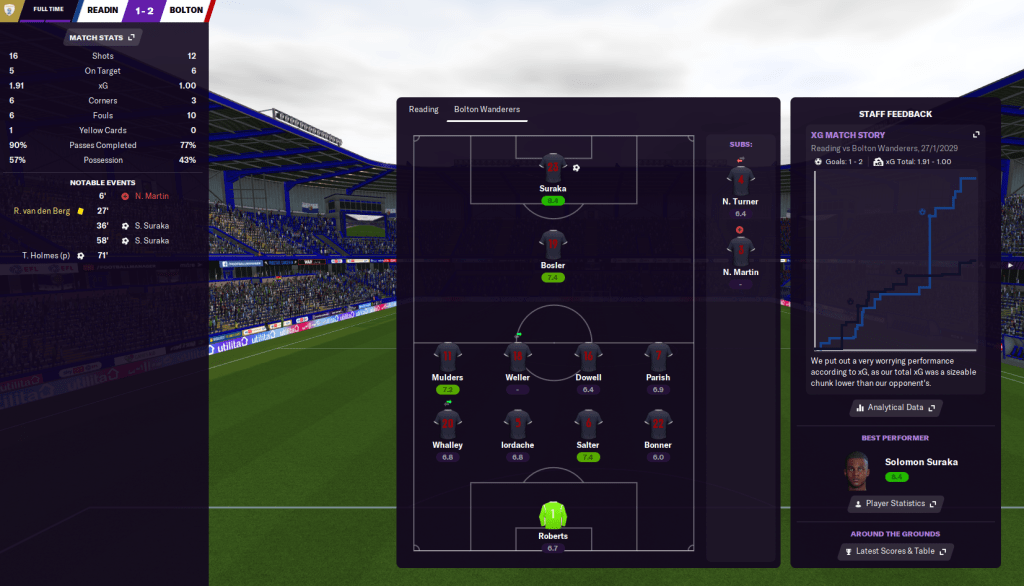
Task: Choose defender Whalley on the pitch
Action: 447,424
